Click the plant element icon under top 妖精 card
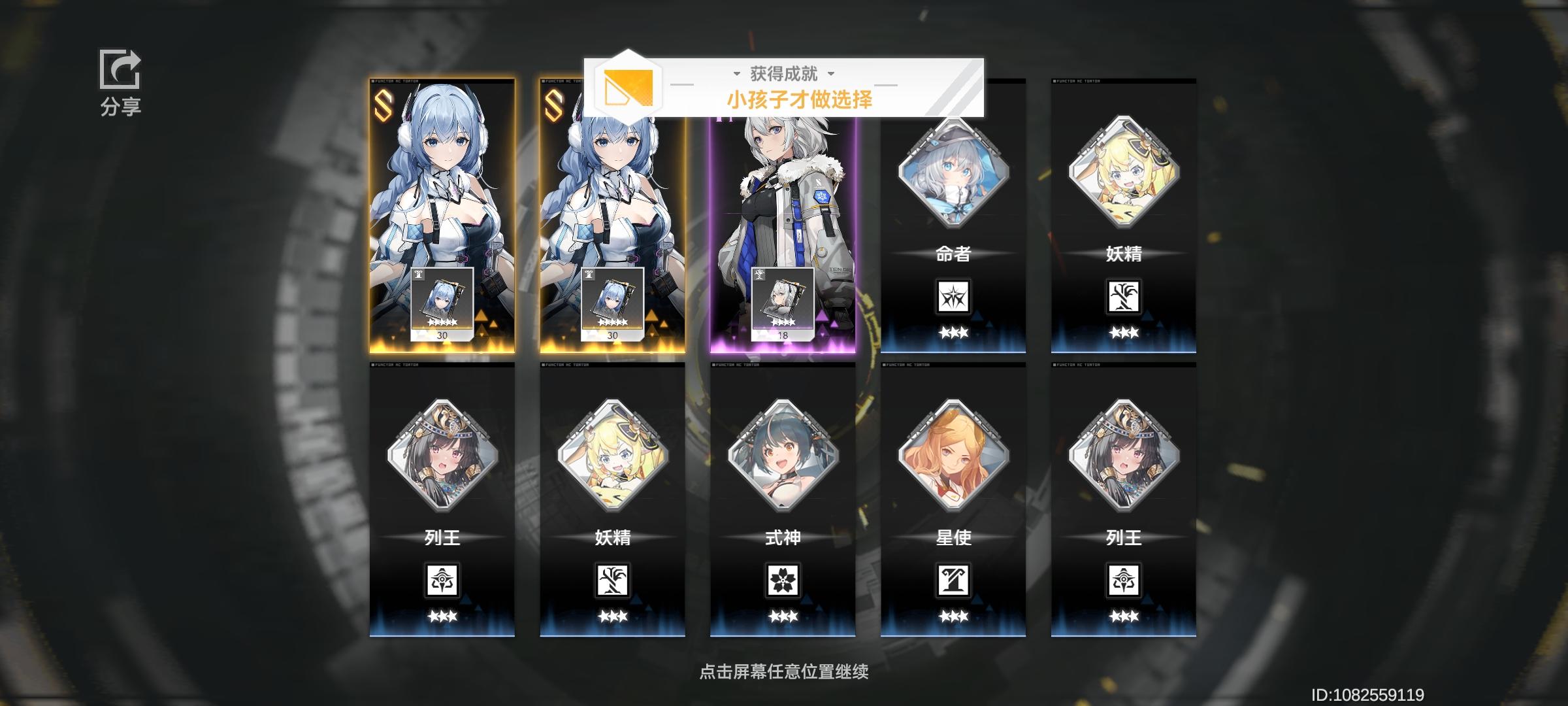Screen dimensions: 1568x706 coord(1124,295)
